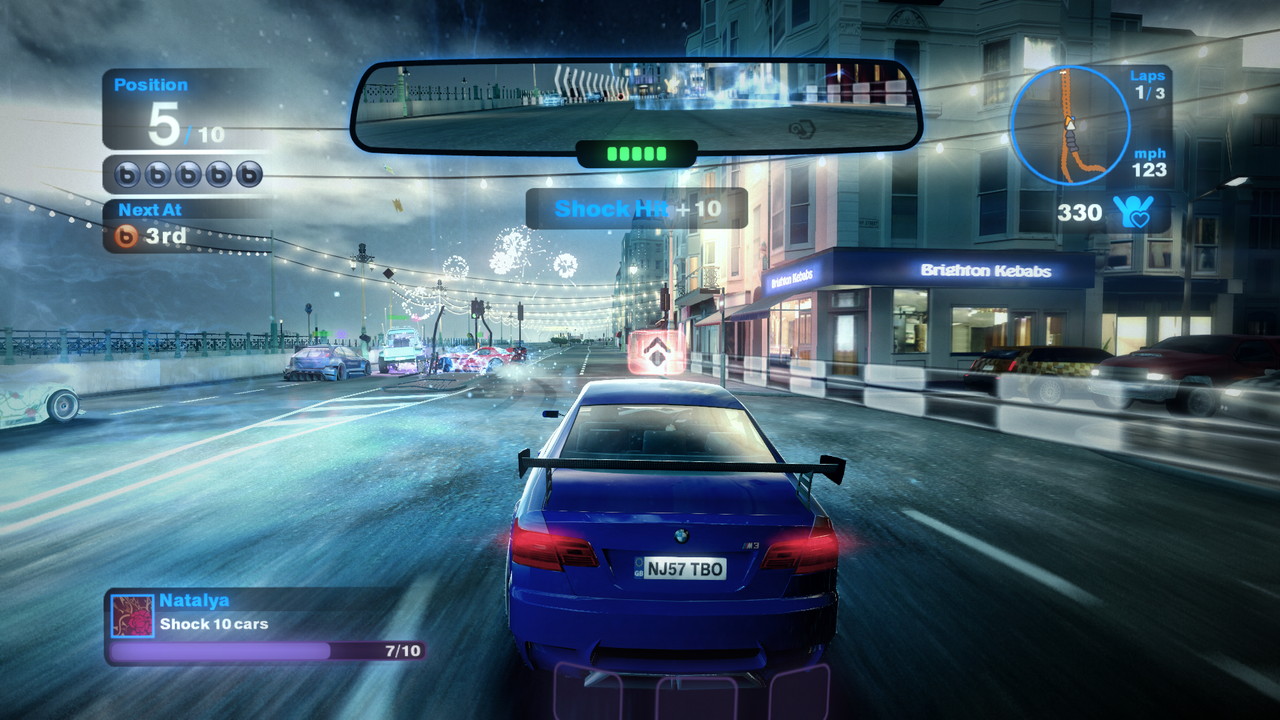This screenshot has height=720, width=1280.
Task: Select the Natalya fan demand challenge panel
Action: (x=266, y=626)
